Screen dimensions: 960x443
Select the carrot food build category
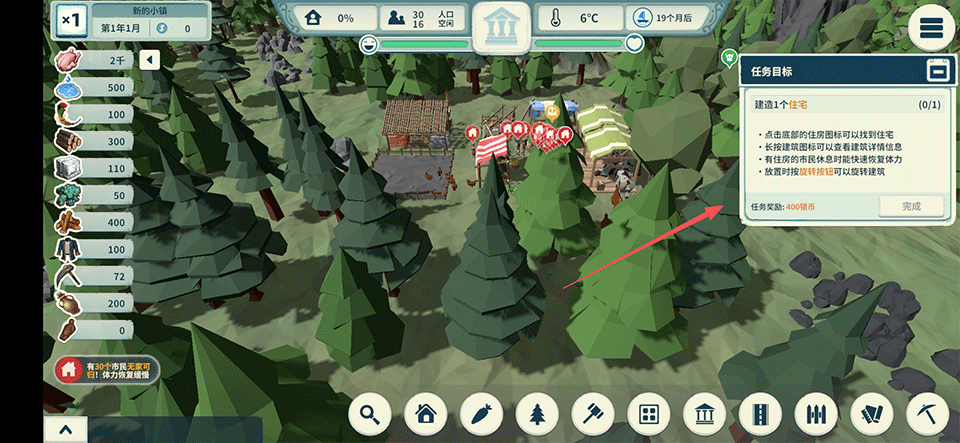coord(483,414)
